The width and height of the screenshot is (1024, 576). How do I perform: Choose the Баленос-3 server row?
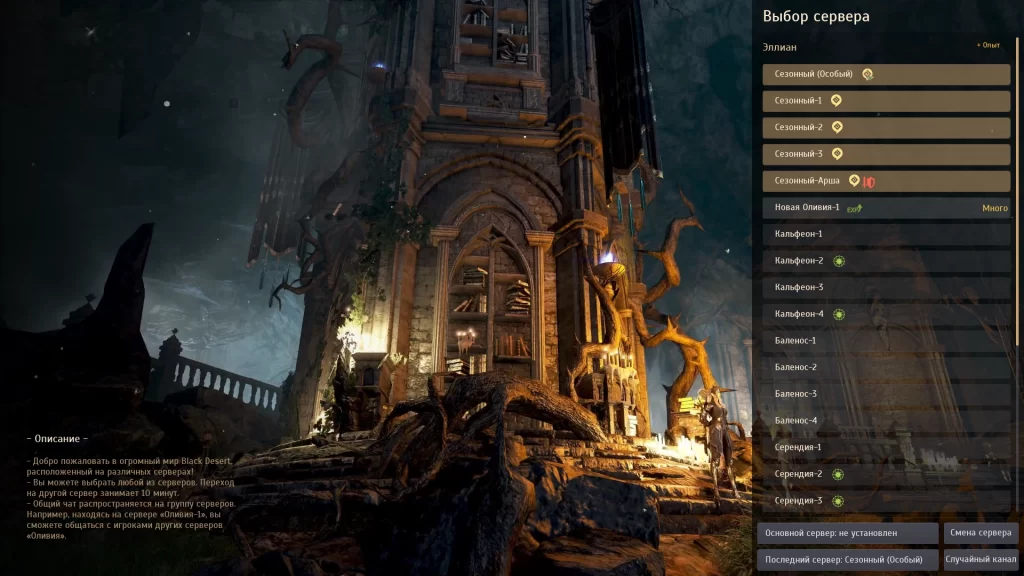(x=886, y=394)
